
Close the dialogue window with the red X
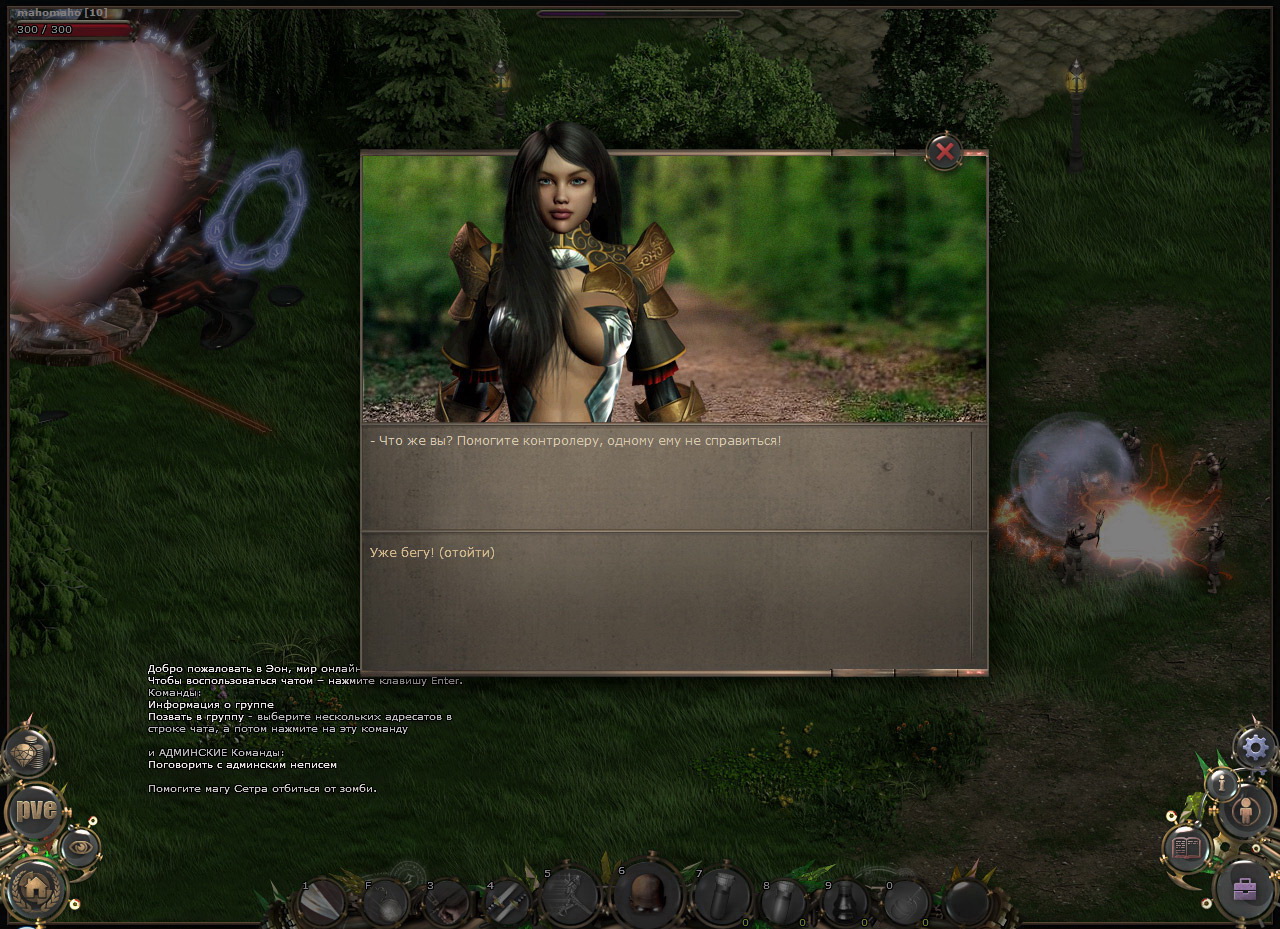(x=943, y=152)
